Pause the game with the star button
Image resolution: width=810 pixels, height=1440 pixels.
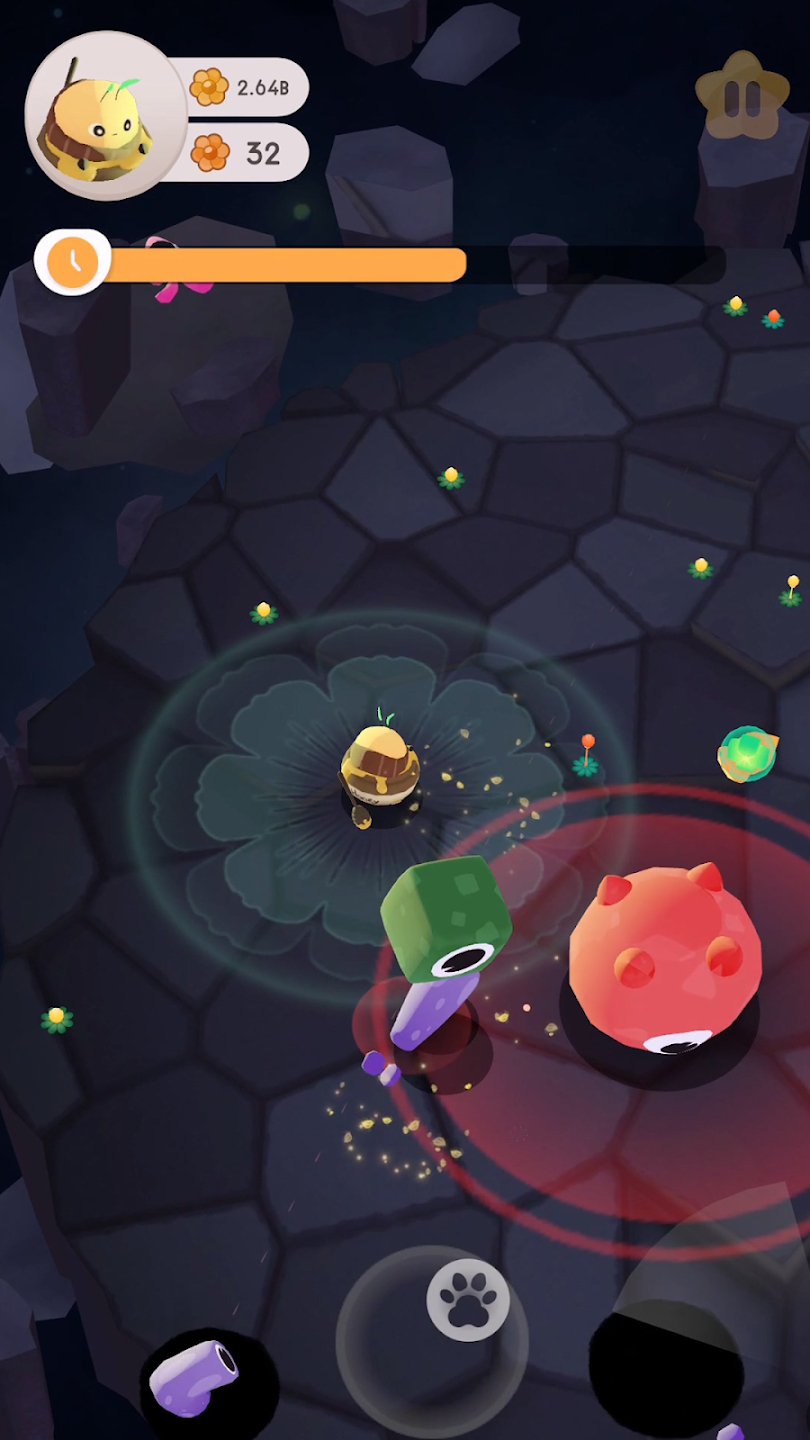tap(742, 97)
